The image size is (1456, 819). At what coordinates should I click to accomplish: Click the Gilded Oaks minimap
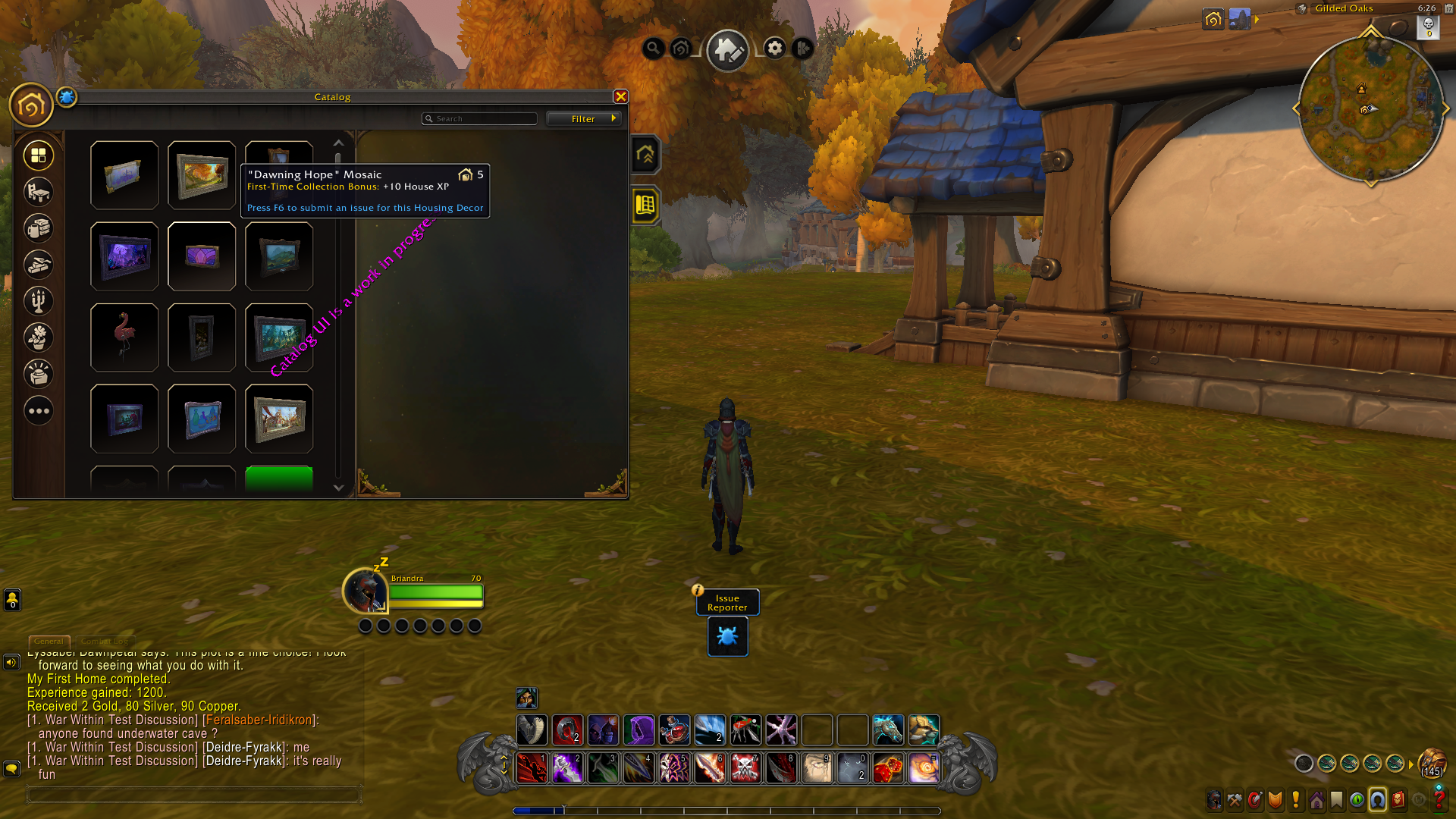tap(1370, 110)
